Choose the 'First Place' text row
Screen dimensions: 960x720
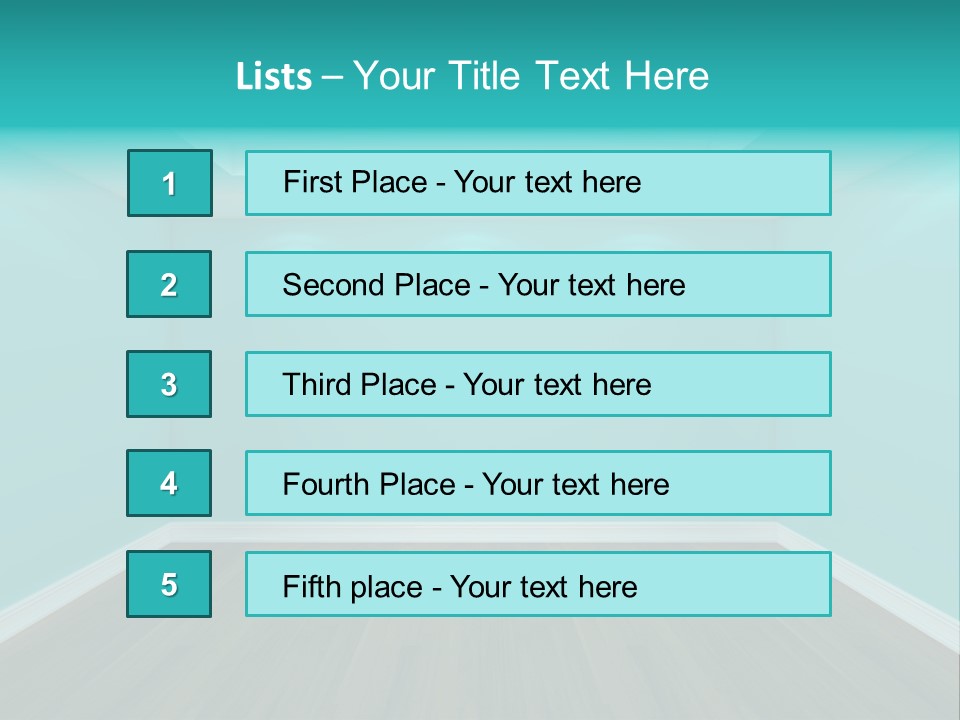[538, 183]
